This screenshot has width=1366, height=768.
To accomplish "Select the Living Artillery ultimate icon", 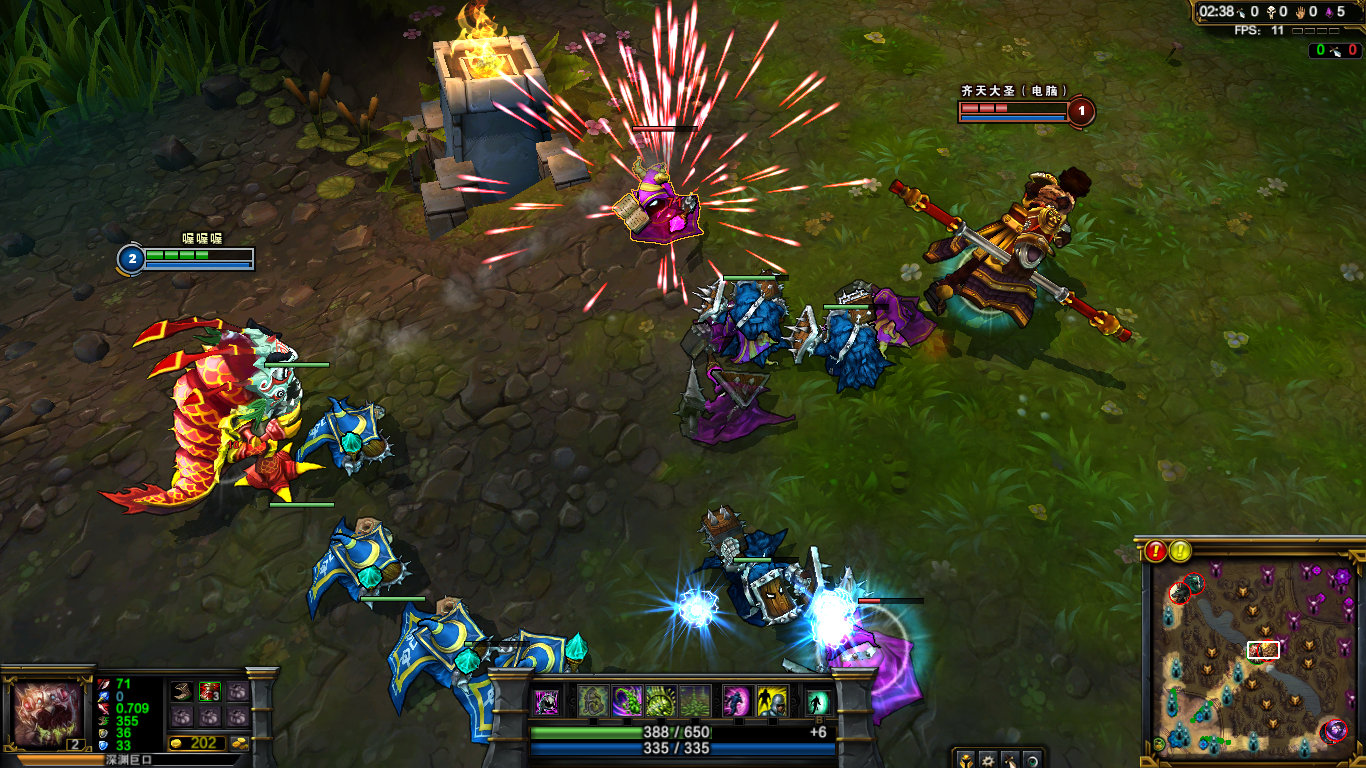I will point(695,701).
